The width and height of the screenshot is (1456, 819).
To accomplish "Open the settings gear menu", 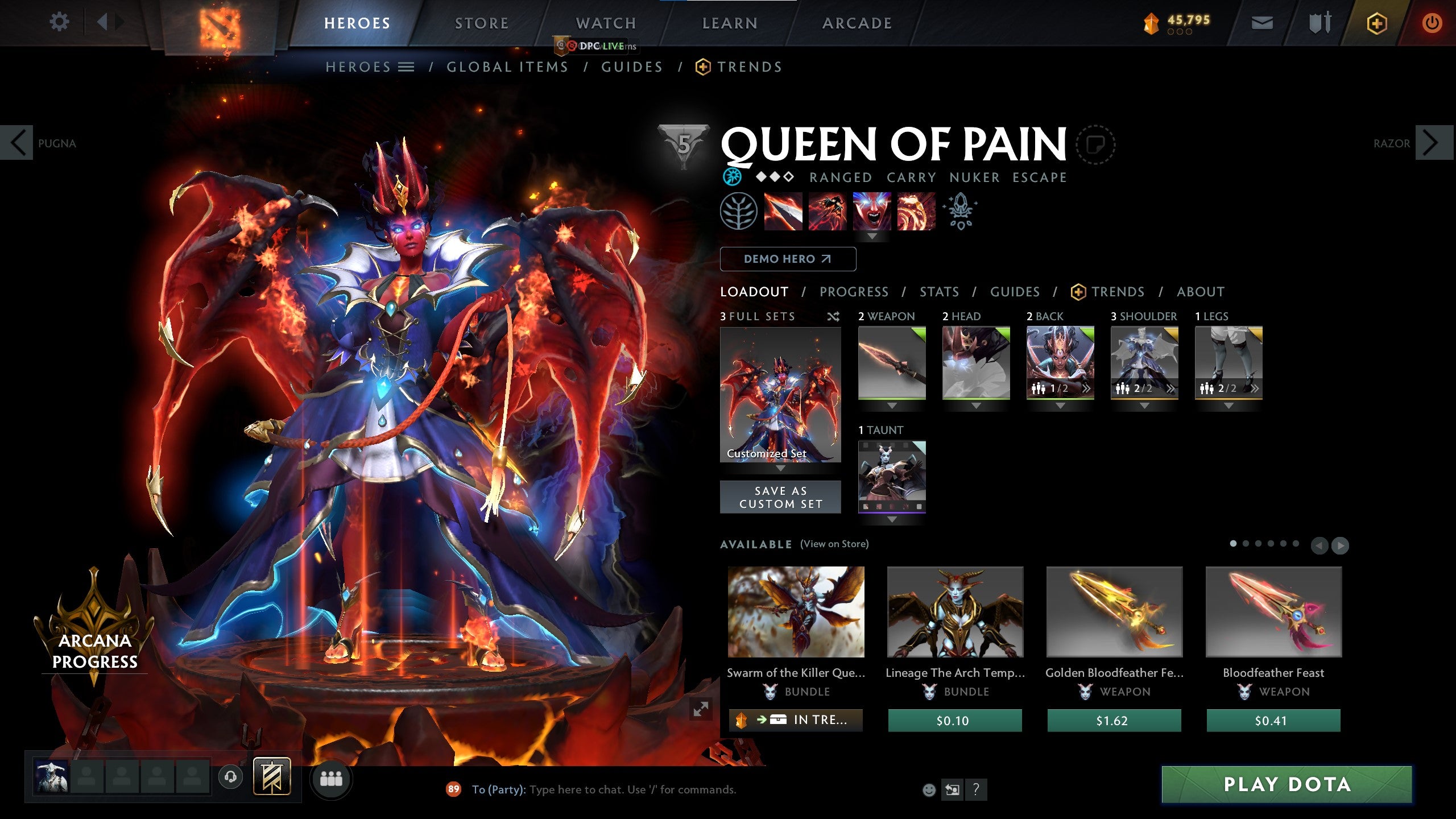I will pos(59,22).
